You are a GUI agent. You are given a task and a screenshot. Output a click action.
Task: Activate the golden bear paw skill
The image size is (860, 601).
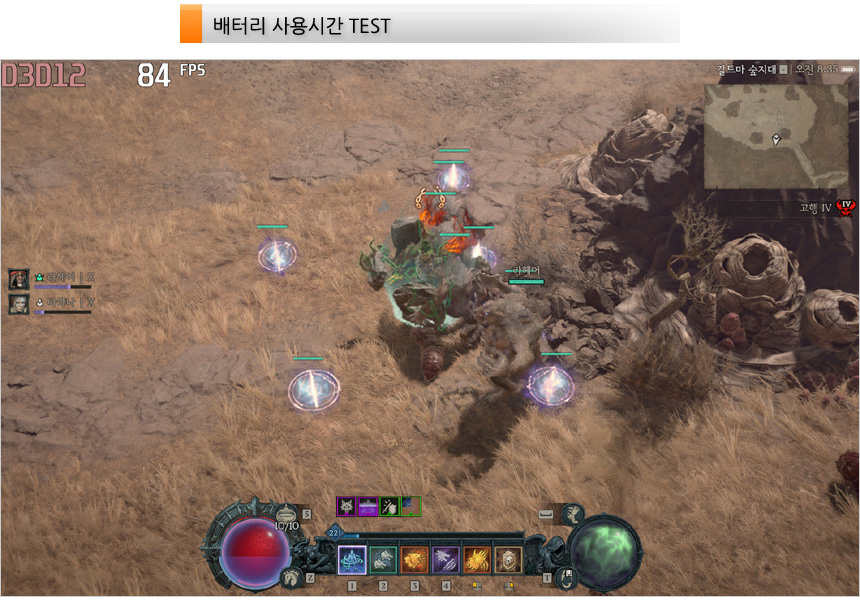tap(477, 559)
